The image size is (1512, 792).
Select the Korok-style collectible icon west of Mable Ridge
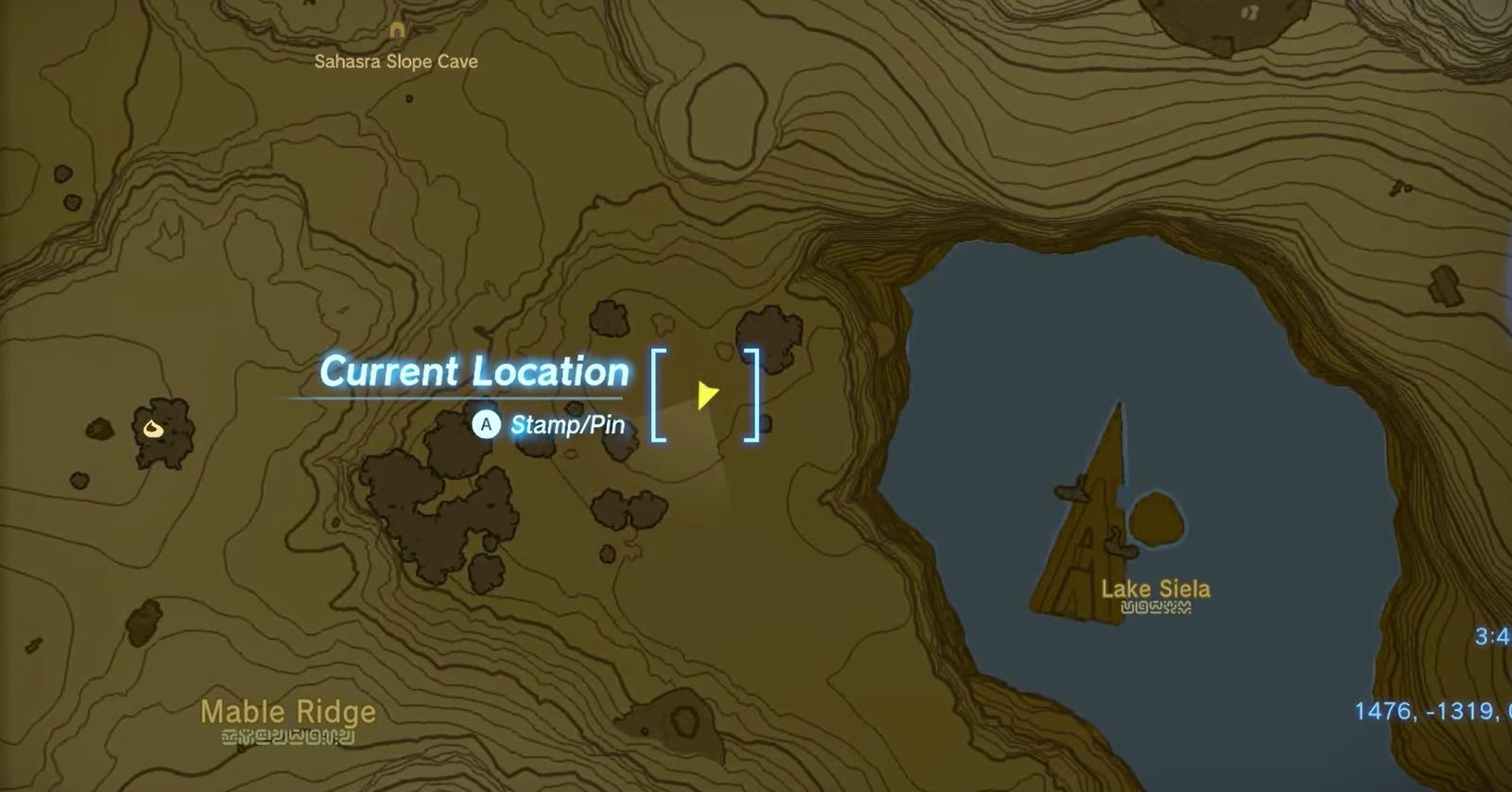point(151,428)
